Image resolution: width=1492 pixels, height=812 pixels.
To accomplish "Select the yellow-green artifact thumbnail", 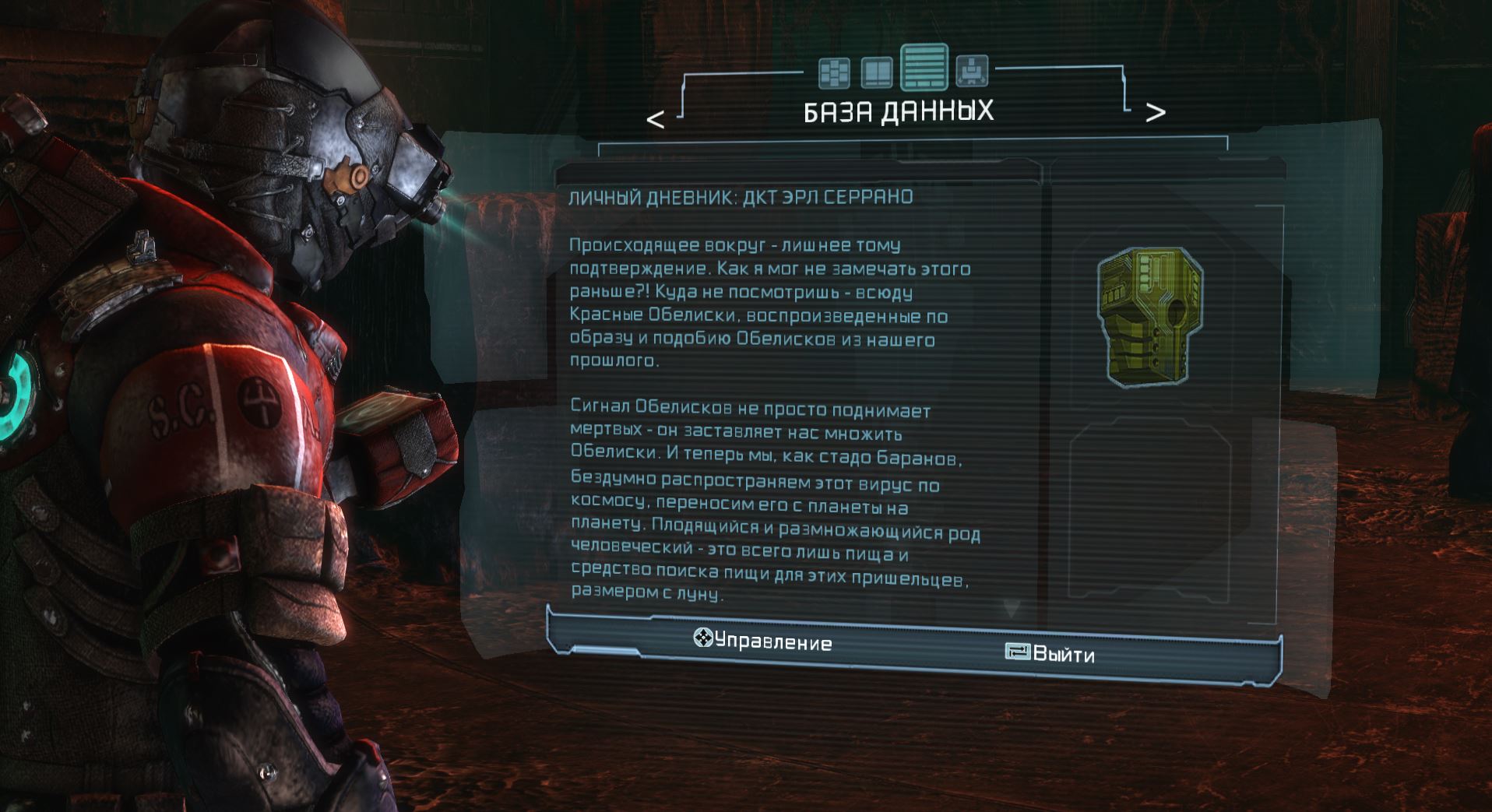I will point(1149,317).
